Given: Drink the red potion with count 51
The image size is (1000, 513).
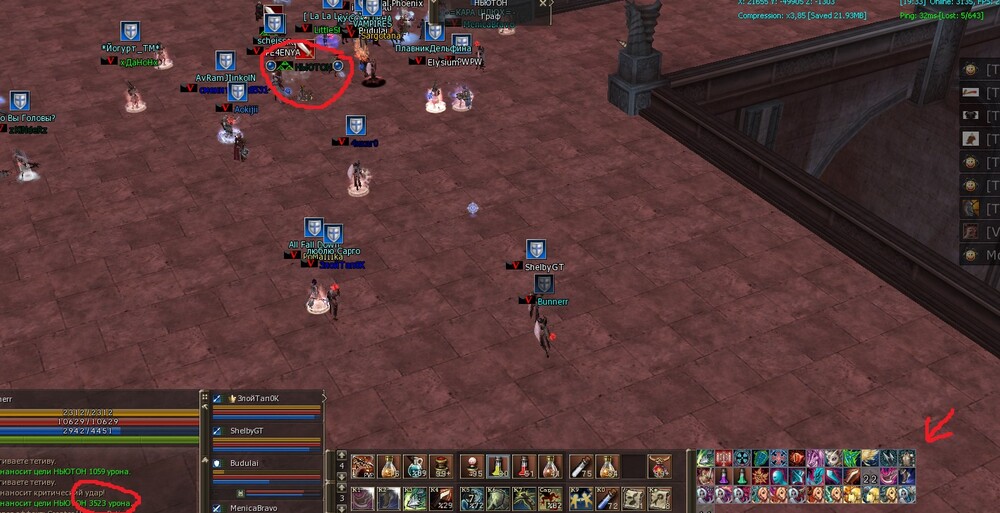Looking at the screenshot, I should click(524, 466).
